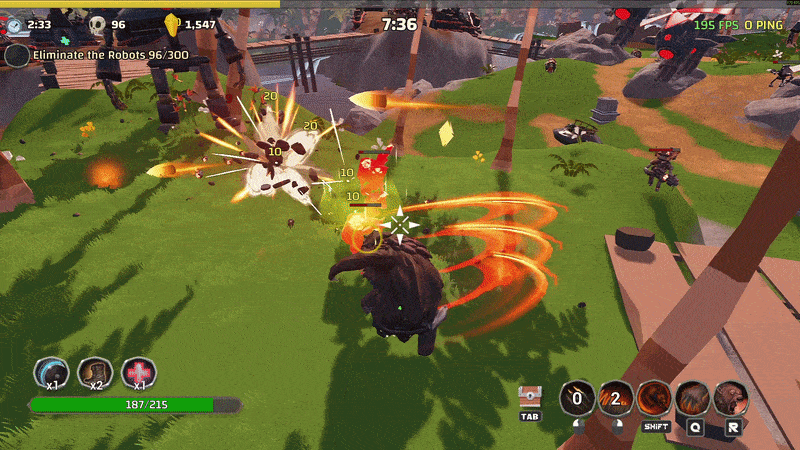Activate the burning beast charge ability
800x450 pixels.
click(x=694, y=398)
